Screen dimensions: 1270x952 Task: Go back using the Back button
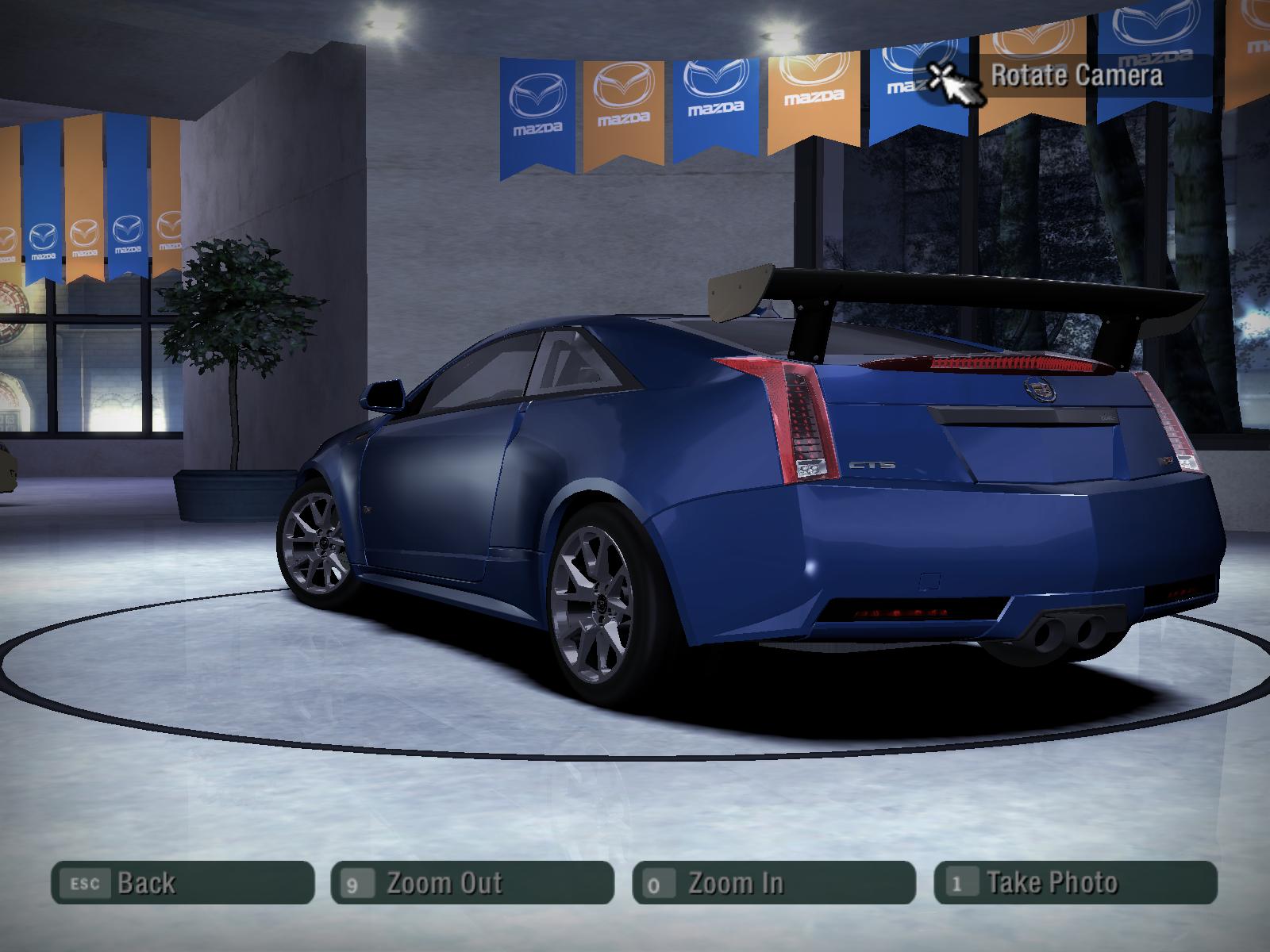tap(183, 883)
